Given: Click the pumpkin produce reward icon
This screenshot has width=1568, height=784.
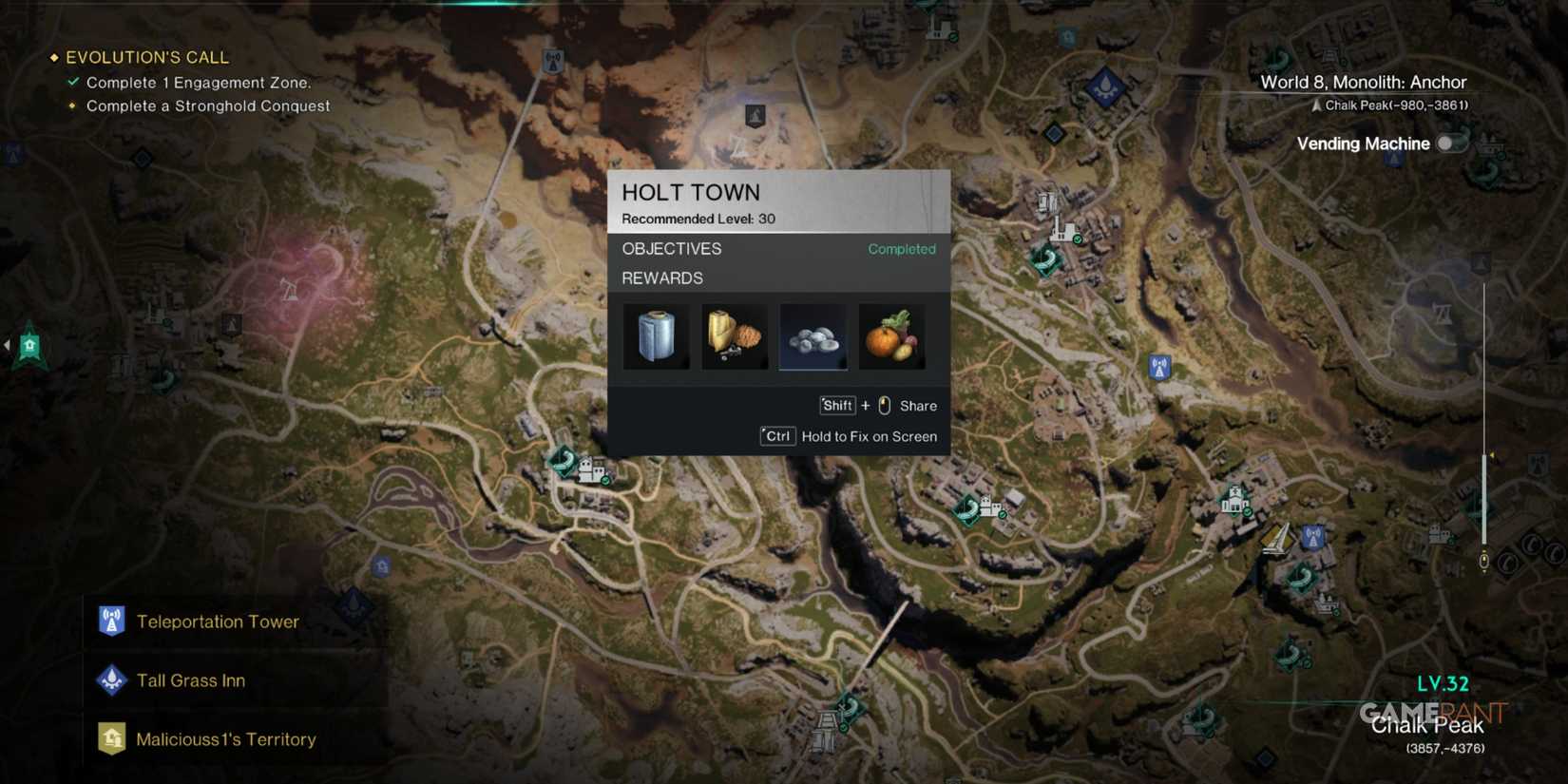Looking at the screenshot, I should (x=891, y=335).
